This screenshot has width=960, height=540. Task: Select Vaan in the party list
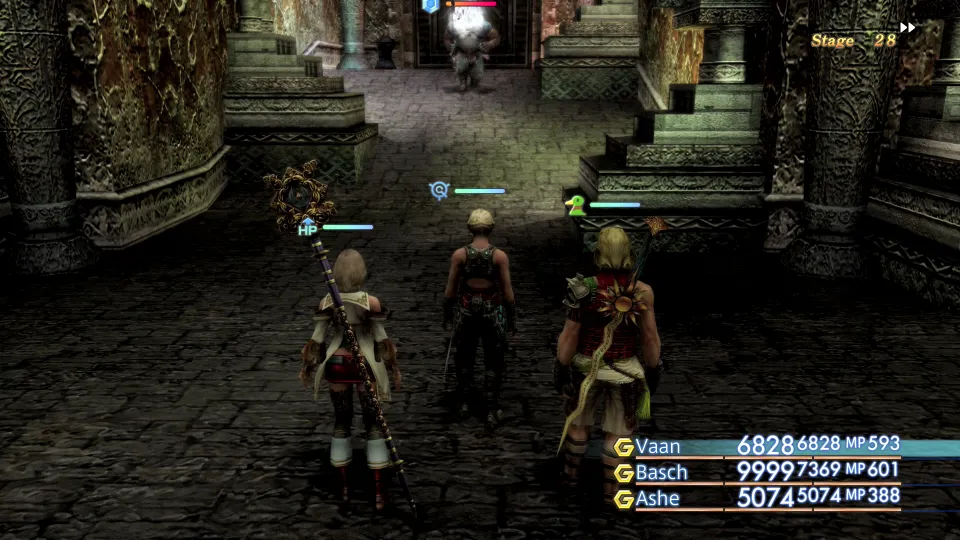(x=659, y=447)
